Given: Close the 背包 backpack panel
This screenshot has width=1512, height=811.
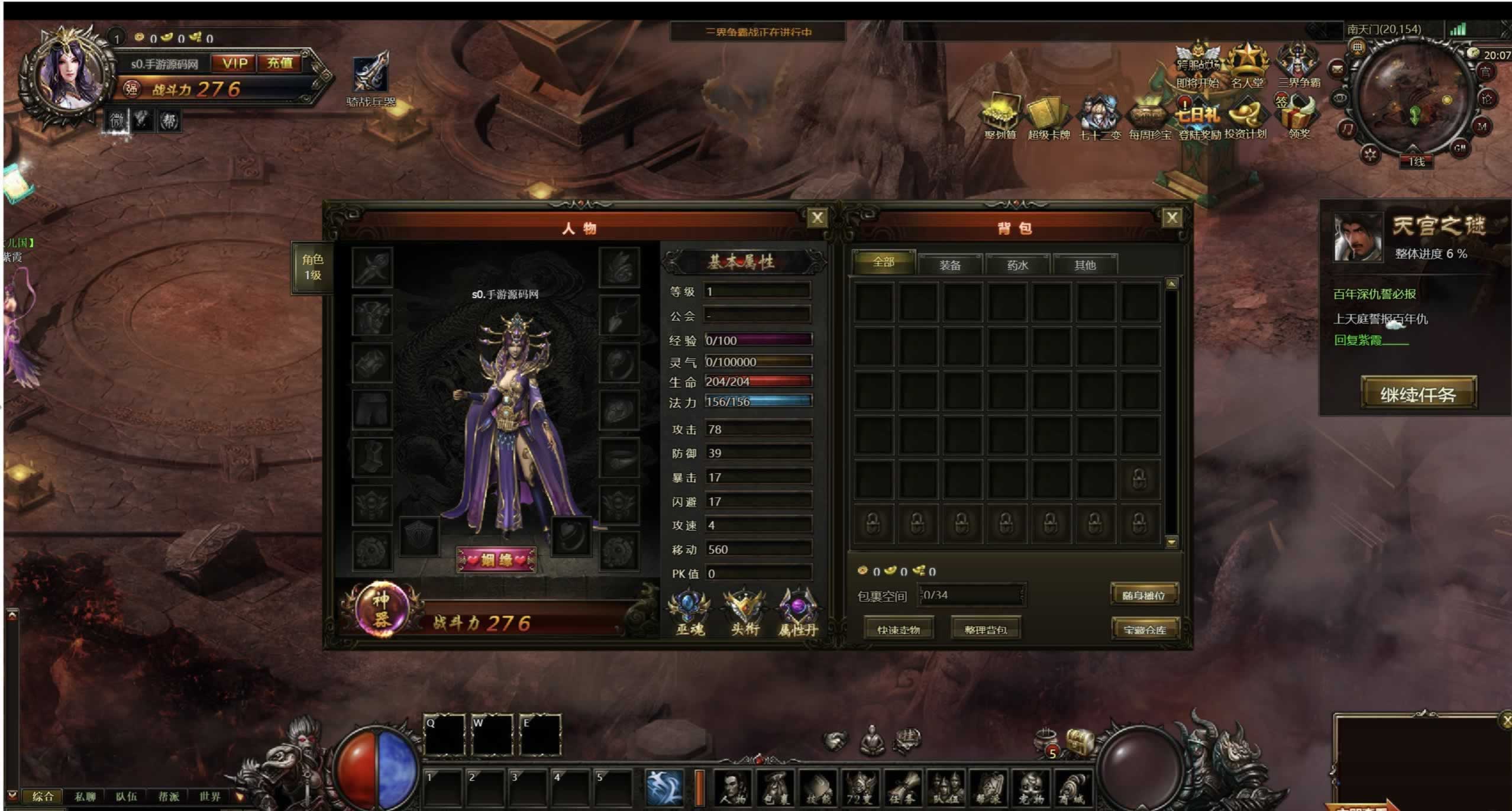Looking at the screenshot, I should click(x=1171, y=218).
